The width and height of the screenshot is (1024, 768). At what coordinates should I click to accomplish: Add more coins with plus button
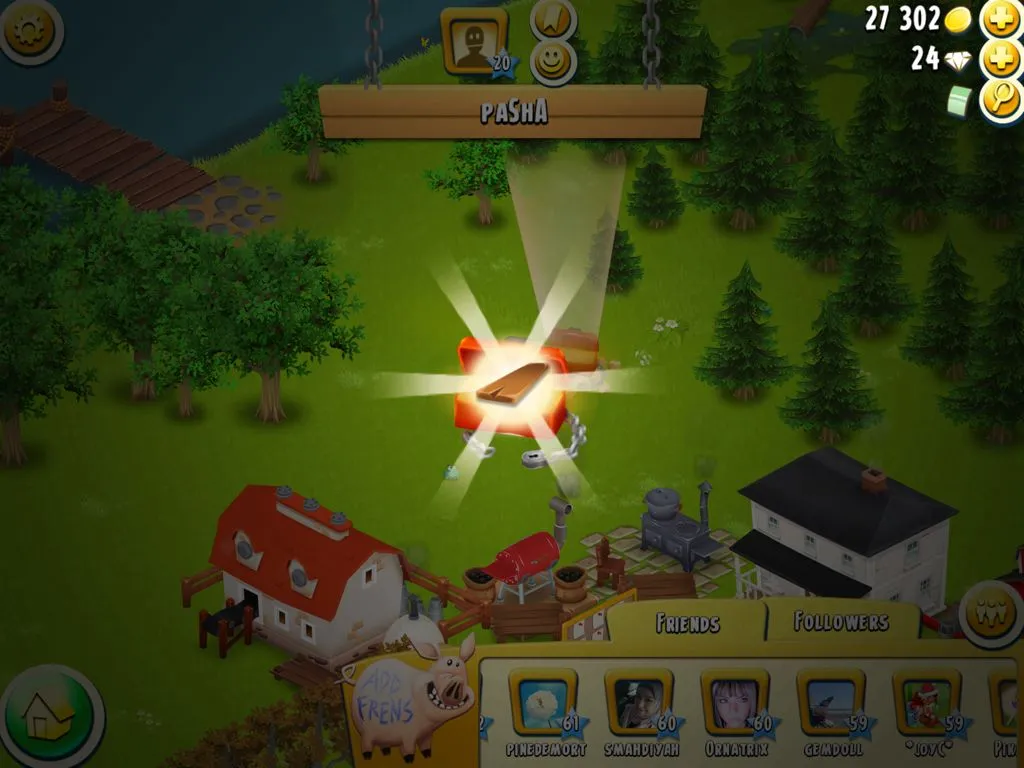1000,18
